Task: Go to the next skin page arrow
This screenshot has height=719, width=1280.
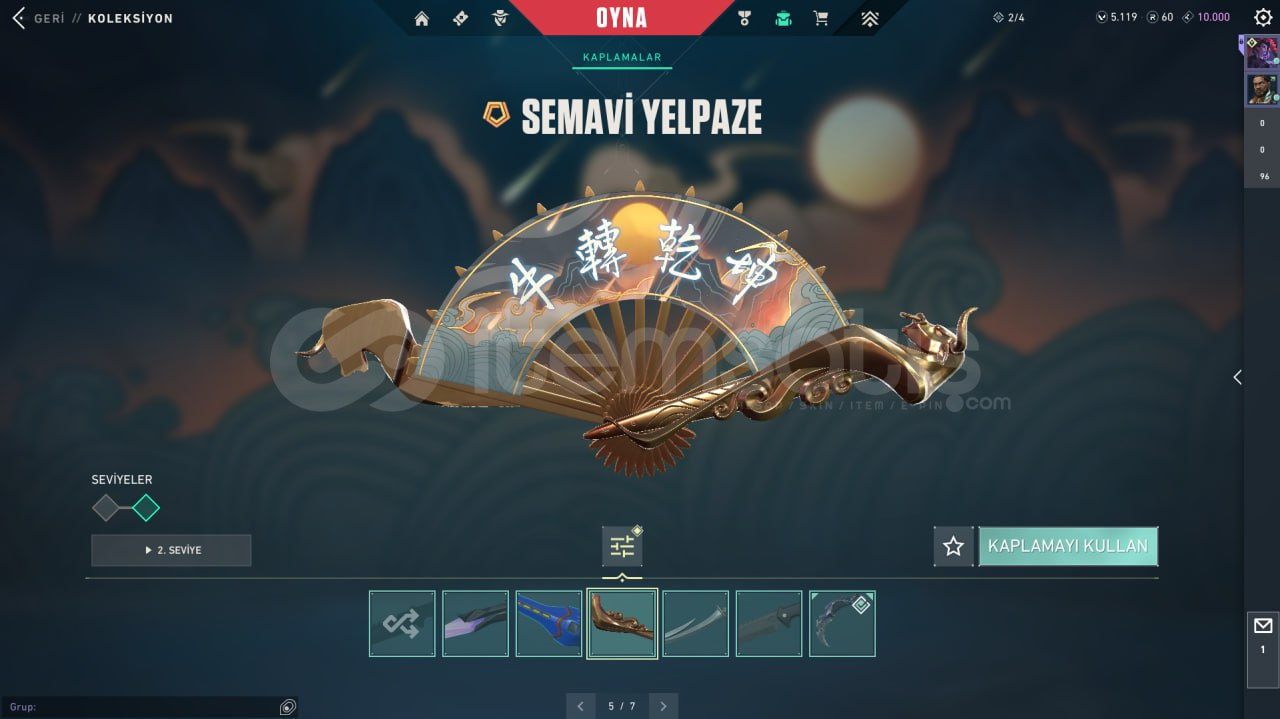Action: (663, 706)
